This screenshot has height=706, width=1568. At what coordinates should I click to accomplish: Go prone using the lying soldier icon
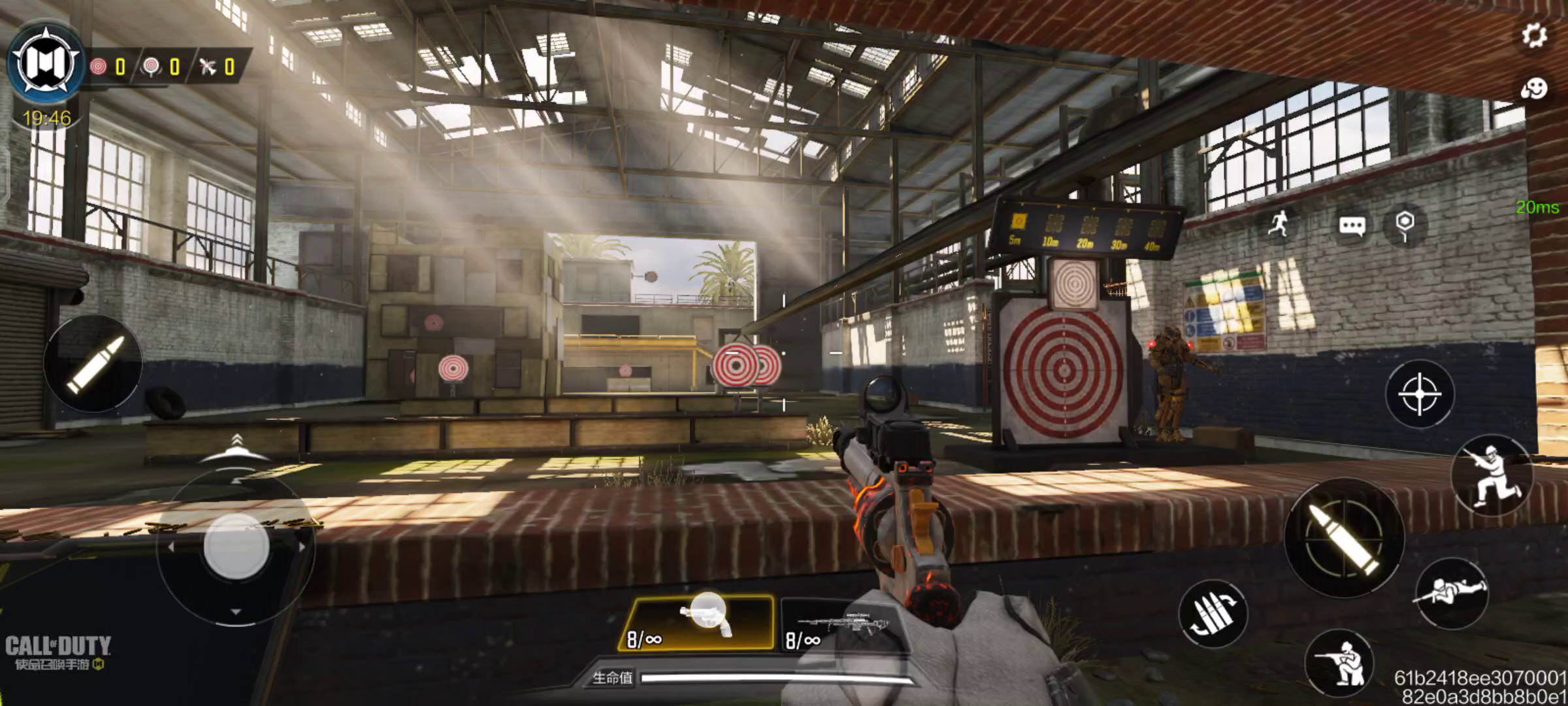click(x=1450, y=593)
